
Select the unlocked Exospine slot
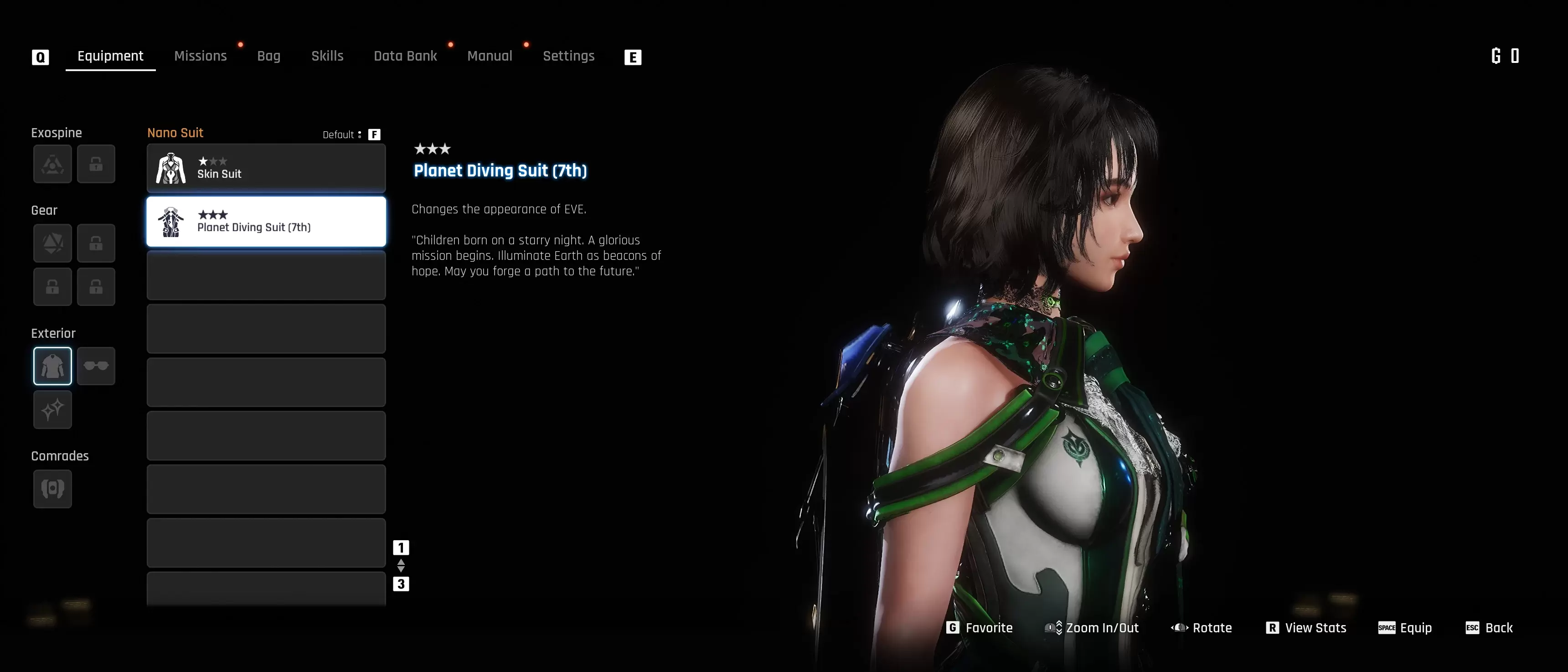(x=52, y=164)
